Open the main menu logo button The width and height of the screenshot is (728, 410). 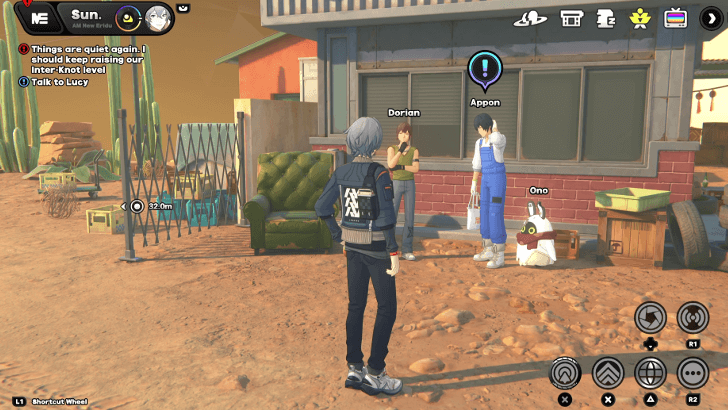39,17
